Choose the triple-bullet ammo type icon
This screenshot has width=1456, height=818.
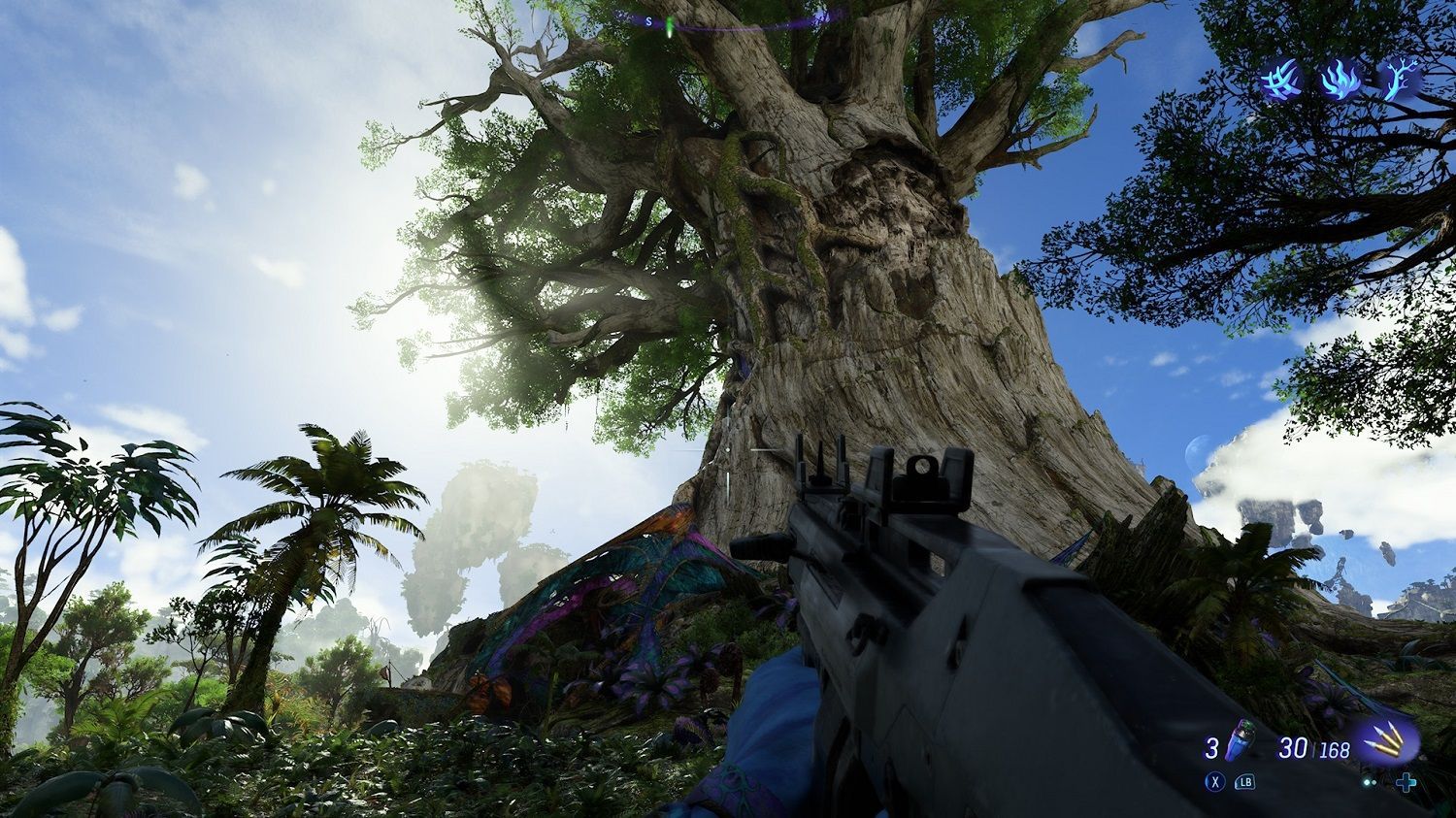[x=1388, y=744]
